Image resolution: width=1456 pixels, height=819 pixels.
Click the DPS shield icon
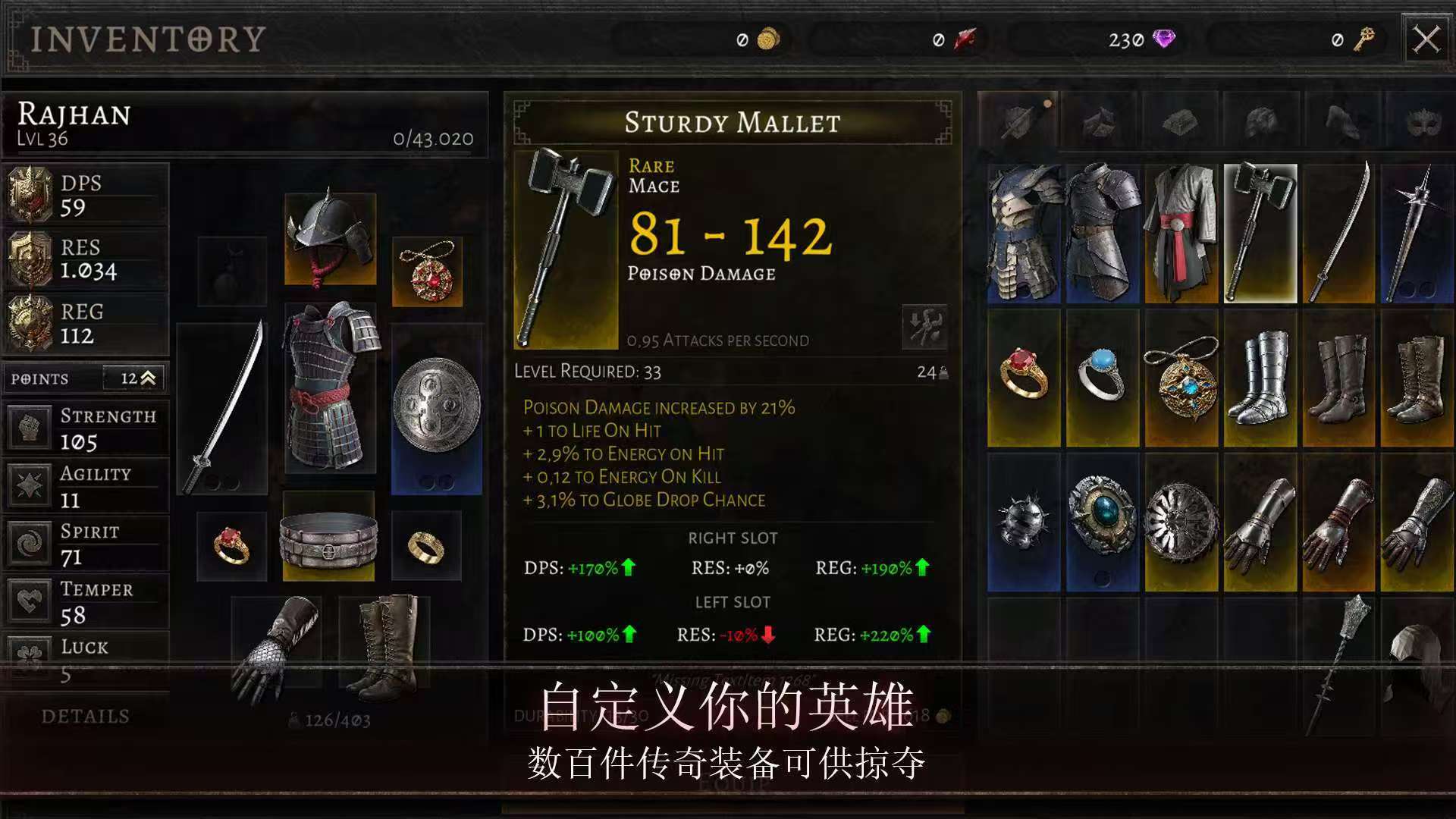pyautogui.click(x=30, y=194)
